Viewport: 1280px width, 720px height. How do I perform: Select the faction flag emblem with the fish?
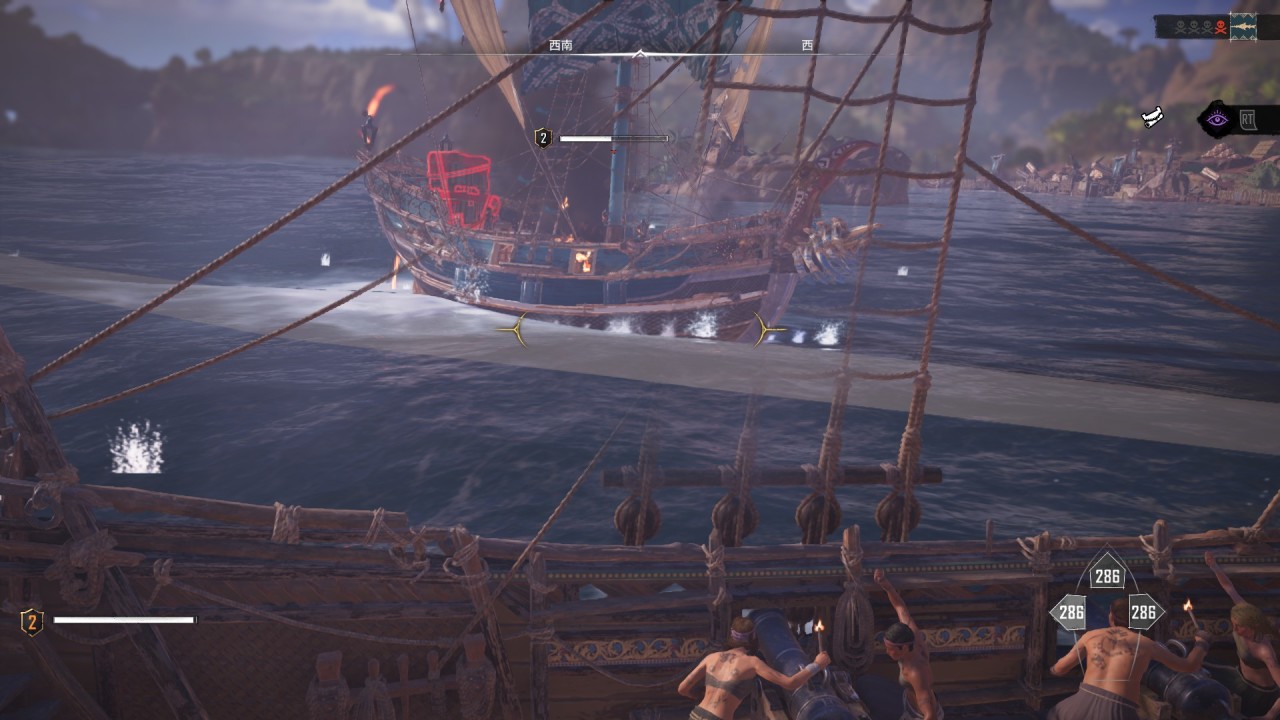tap(1243, 25)
